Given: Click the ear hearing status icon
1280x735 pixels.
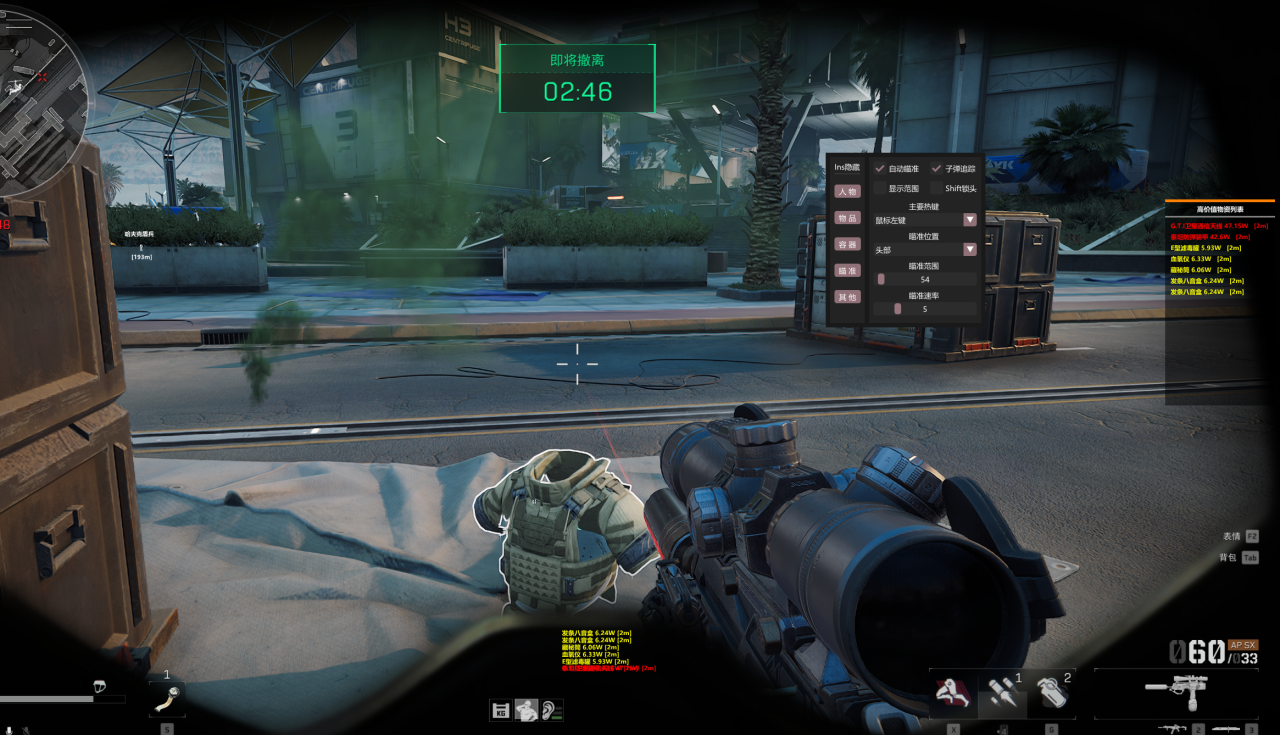Looking at the screenshot, I should [x=551, y=711].
